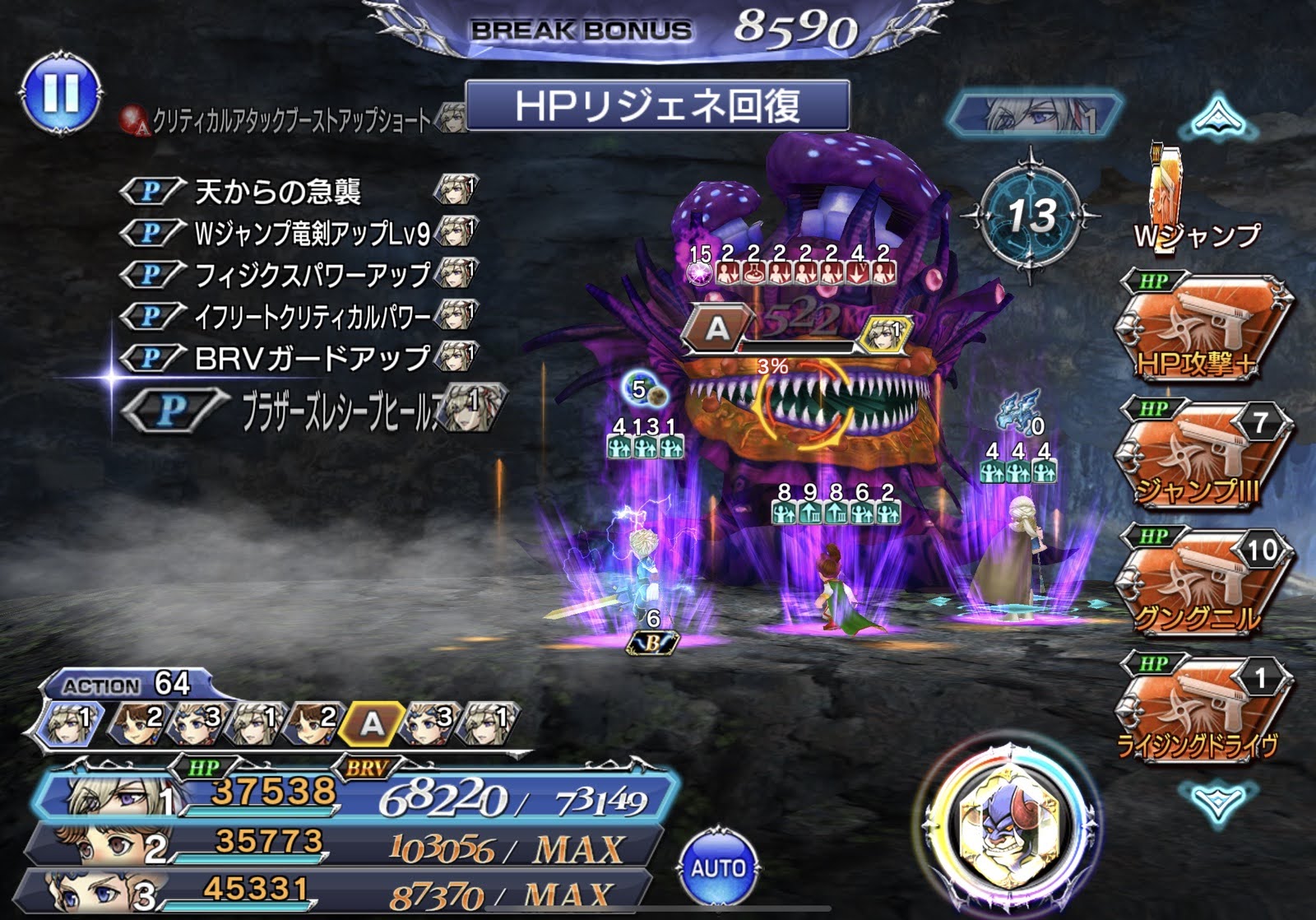Pause the battle with the blue pause button
Screen dimensions: 1316x920
pos(60,92)
